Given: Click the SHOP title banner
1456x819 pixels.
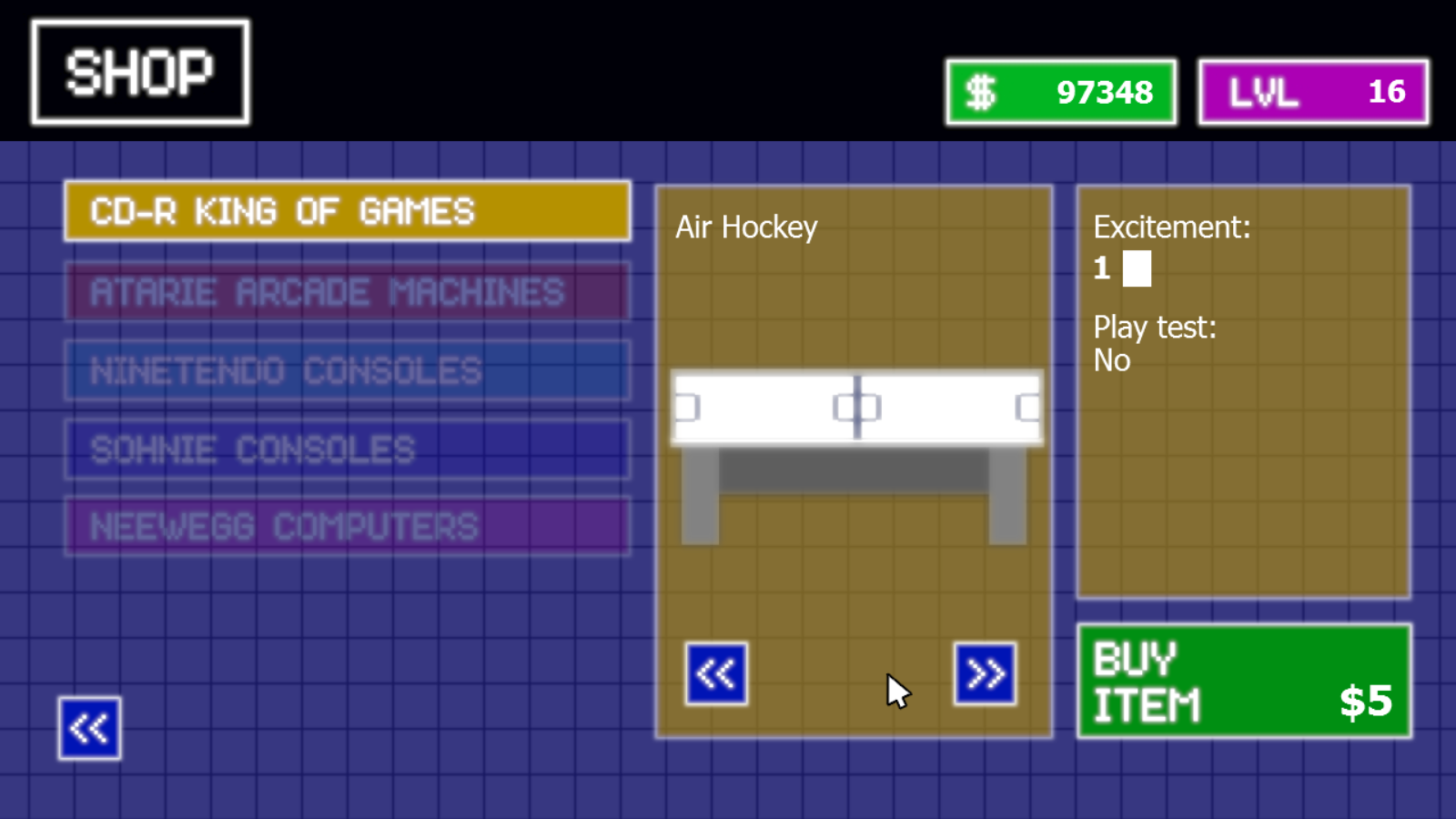Looking at the screenshot, I should point(139,69).
